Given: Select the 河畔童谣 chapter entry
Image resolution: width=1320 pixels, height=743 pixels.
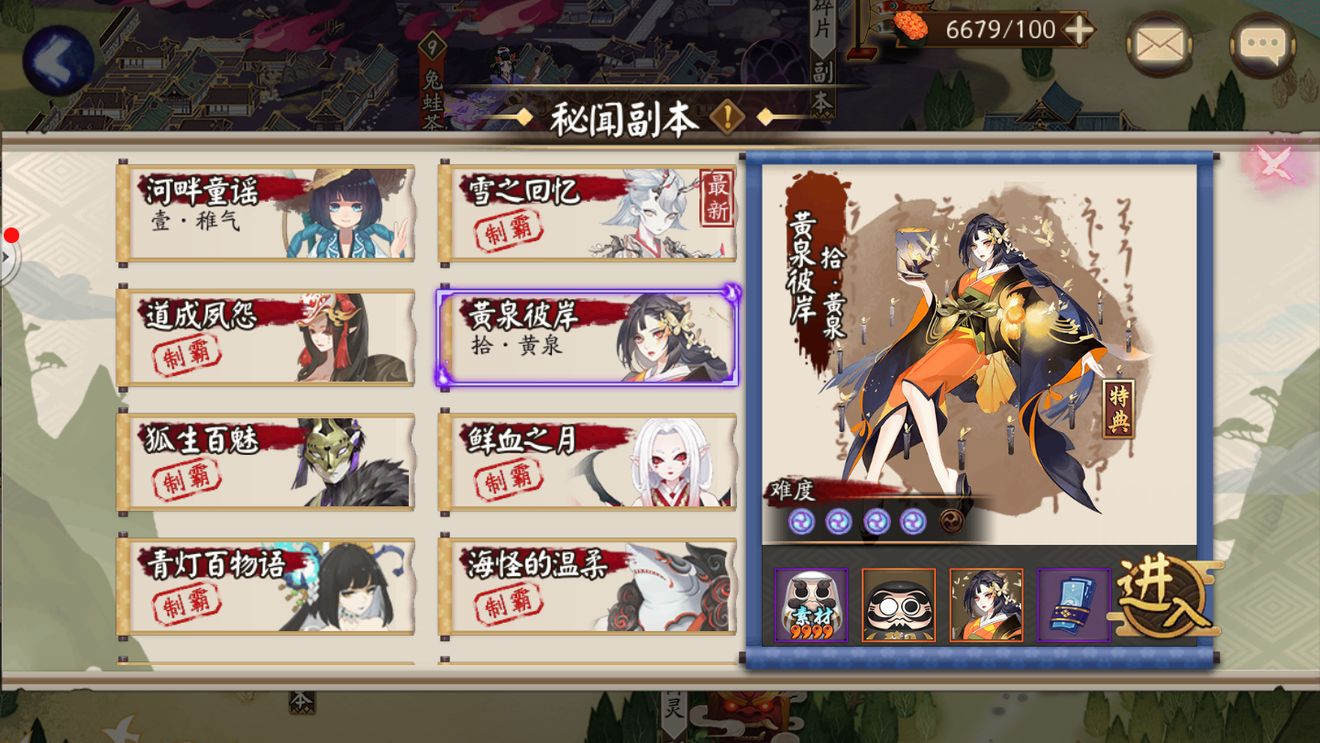Looking at the screenshot, I should (x=265, y=213).
